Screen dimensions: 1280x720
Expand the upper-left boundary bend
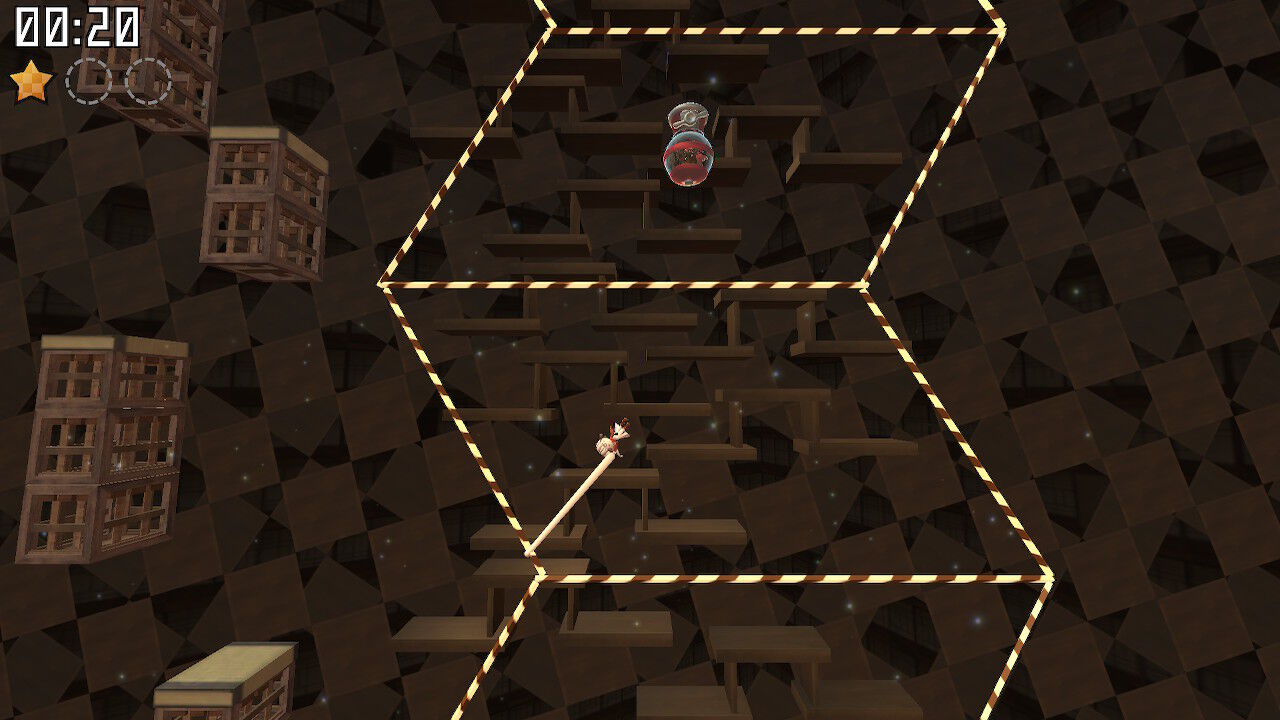coord(383,285)
